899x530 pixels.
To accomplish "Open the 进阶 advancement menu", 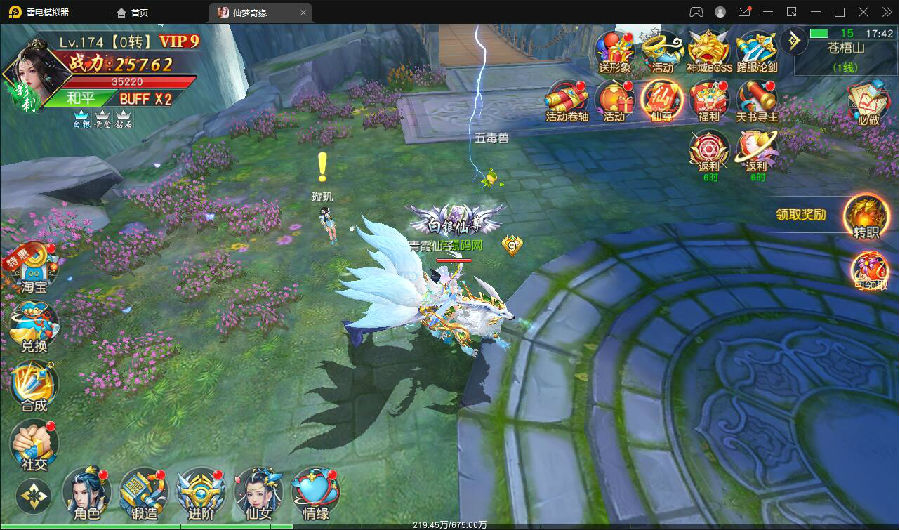I will tap(197, 492).
